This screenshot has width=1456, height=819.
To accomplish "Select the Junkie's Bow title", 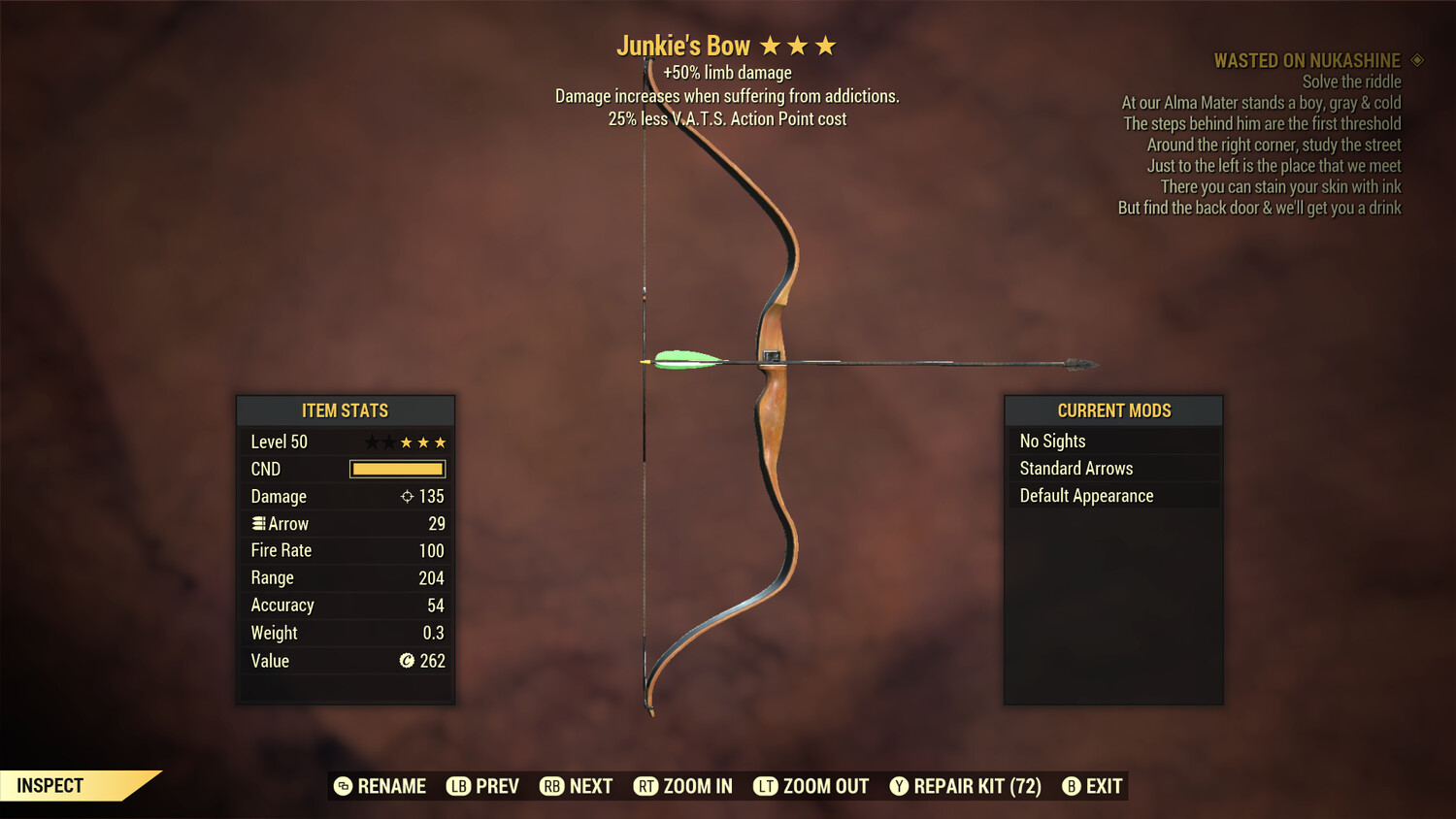I will pos(683,45).
